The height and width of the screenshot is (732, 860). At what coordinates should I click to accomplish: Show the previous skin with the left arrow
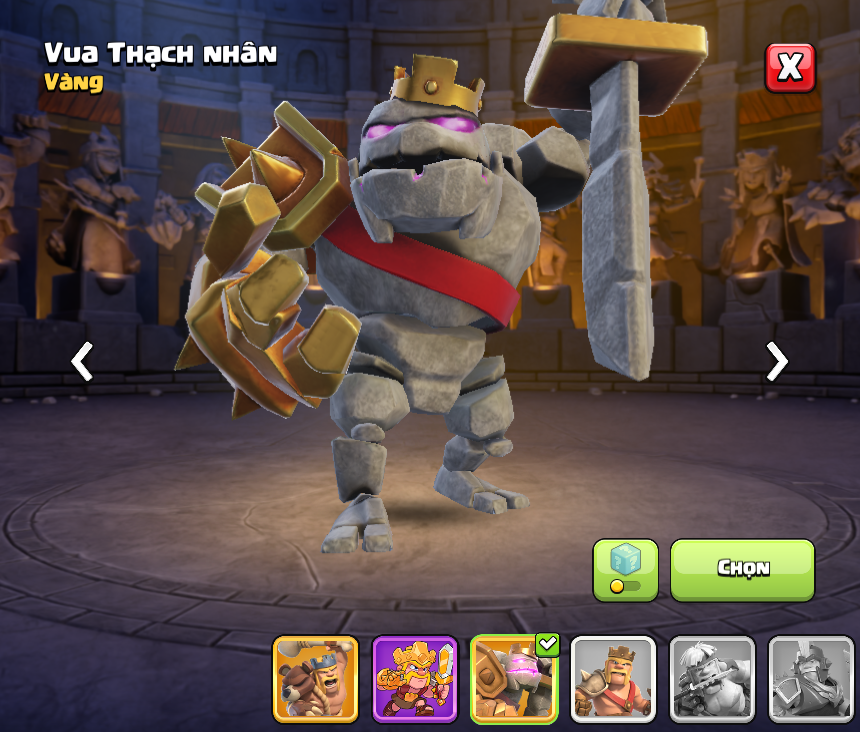pyautogui.click(x=82, y=361)
